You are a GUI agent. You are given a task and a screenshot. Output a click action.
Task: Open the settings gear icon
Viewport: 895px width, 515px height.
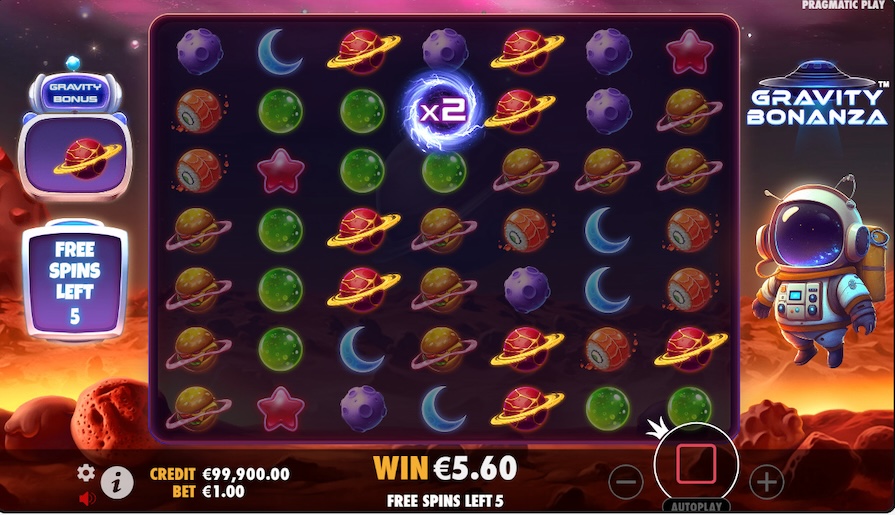pos(86,472)
